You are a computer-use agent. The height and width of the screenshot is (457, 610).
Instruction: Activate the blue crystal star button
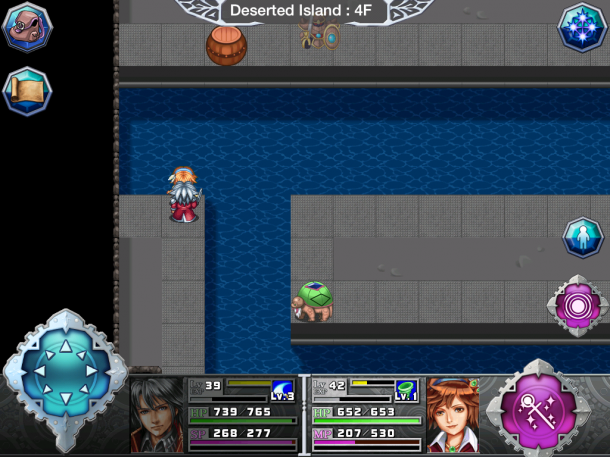(x=581, y=27)
